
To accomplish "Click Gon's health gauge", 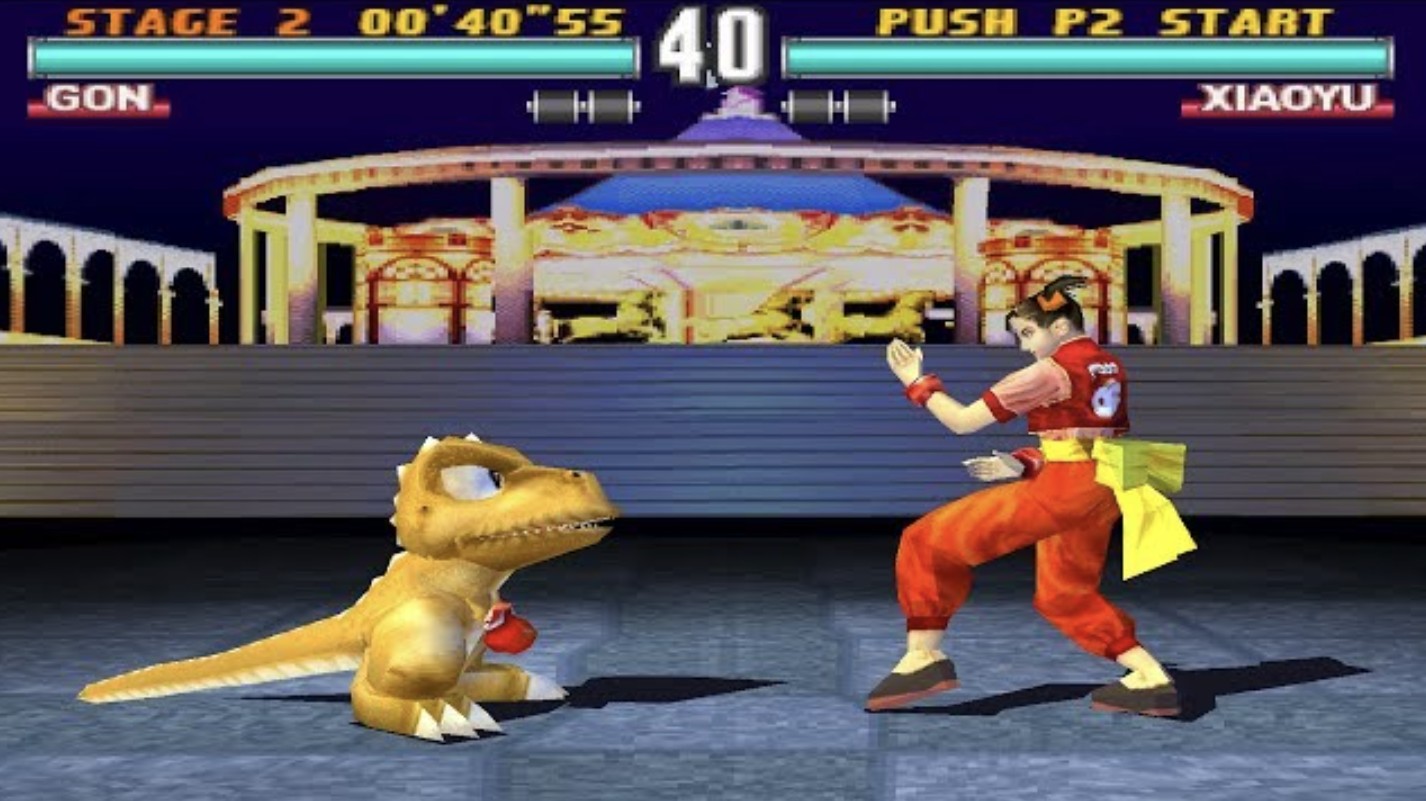I will (x=330, y=58).
